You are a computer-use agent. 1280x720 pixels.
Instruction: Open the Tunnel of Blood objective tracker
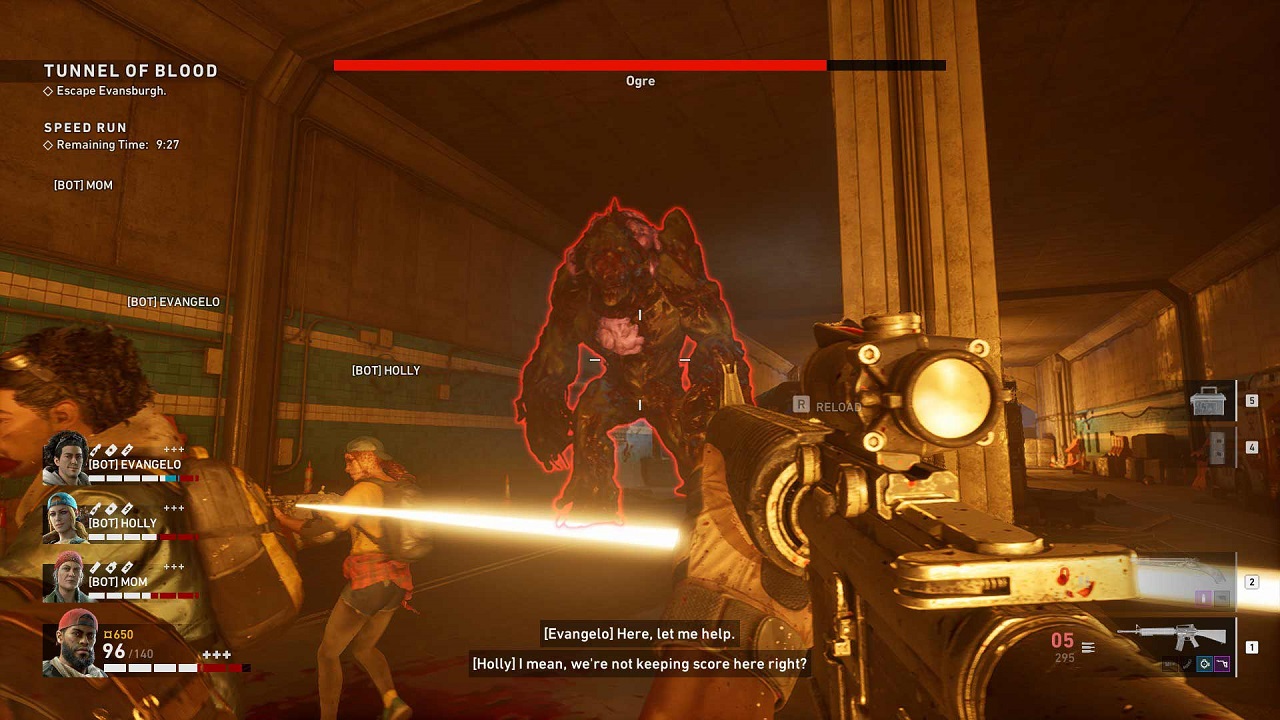pyautogui.click(x=130, y=71)
